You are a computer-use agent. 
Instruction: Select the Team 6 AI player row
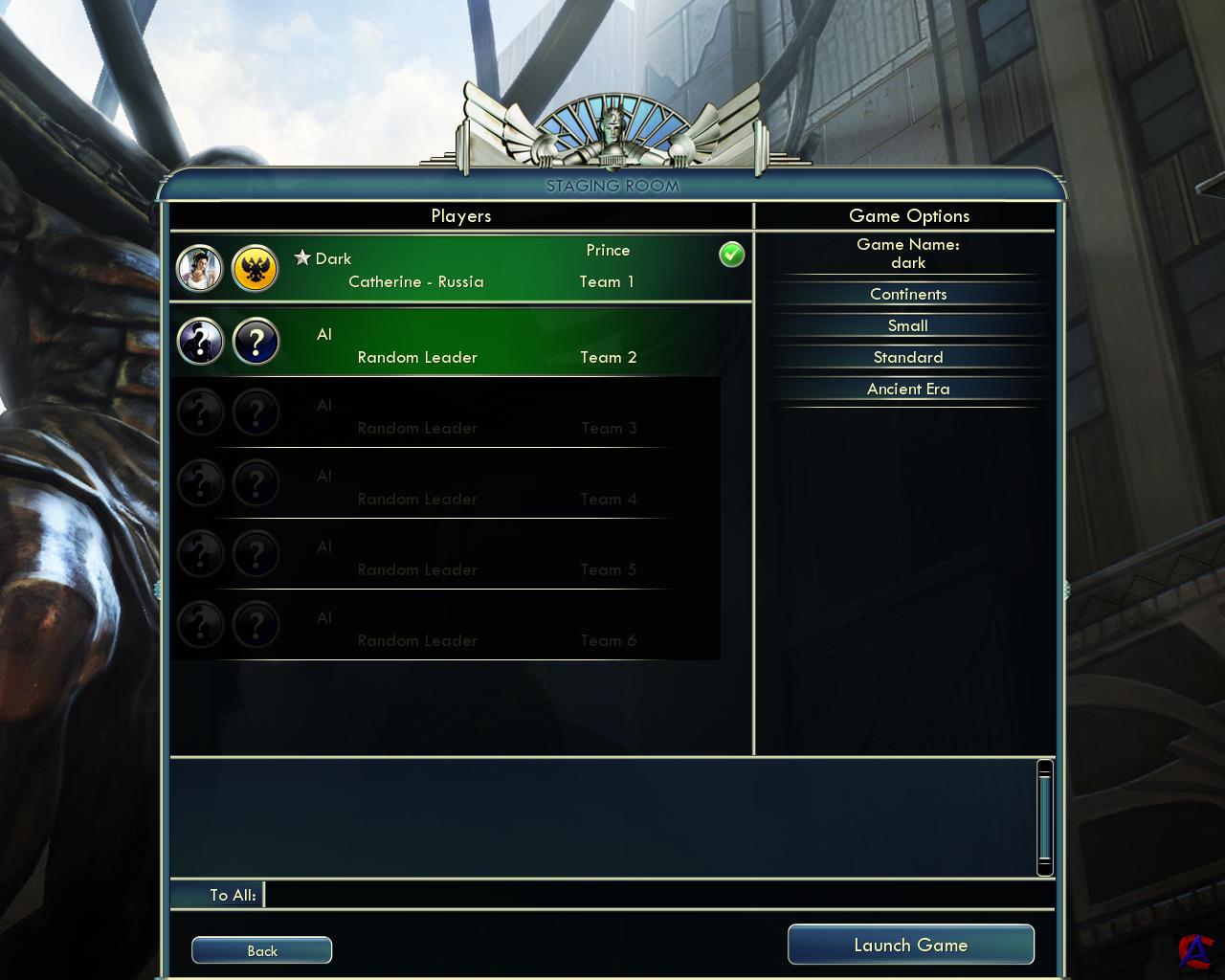coord(445,629)
